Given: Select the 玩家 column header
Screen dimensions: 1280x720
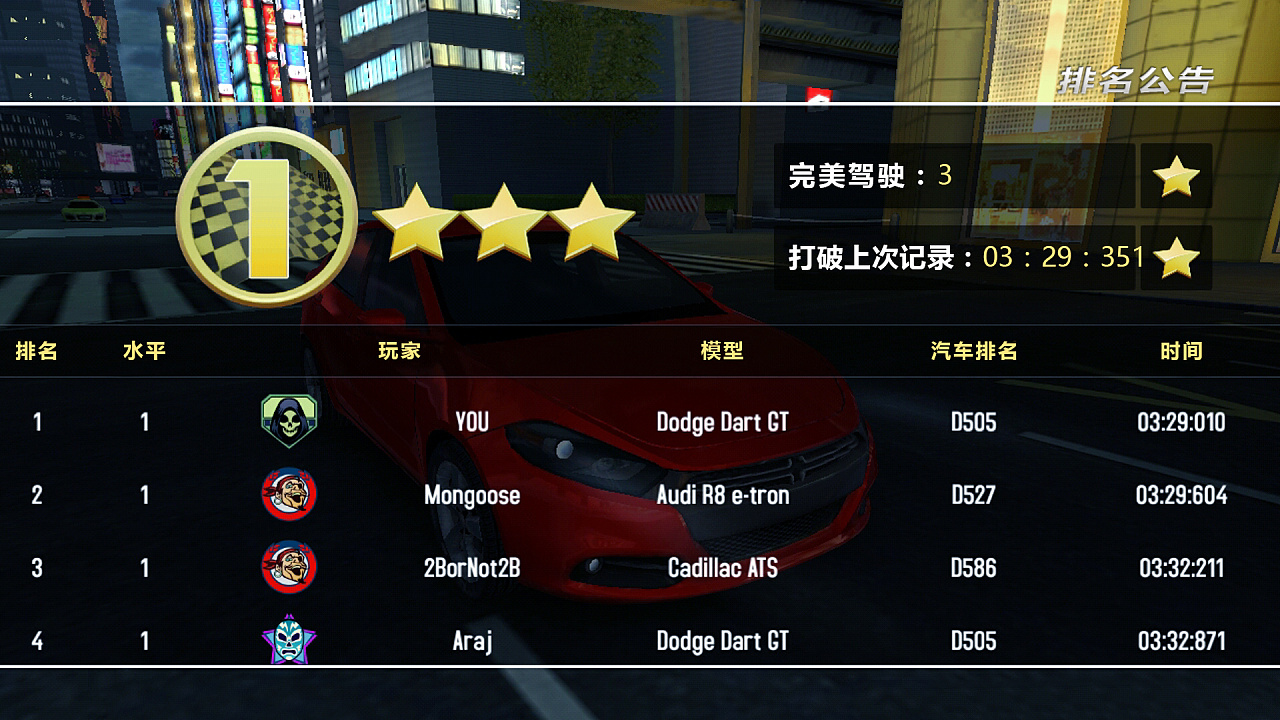Looking at the screenshot, I should 400,351.
